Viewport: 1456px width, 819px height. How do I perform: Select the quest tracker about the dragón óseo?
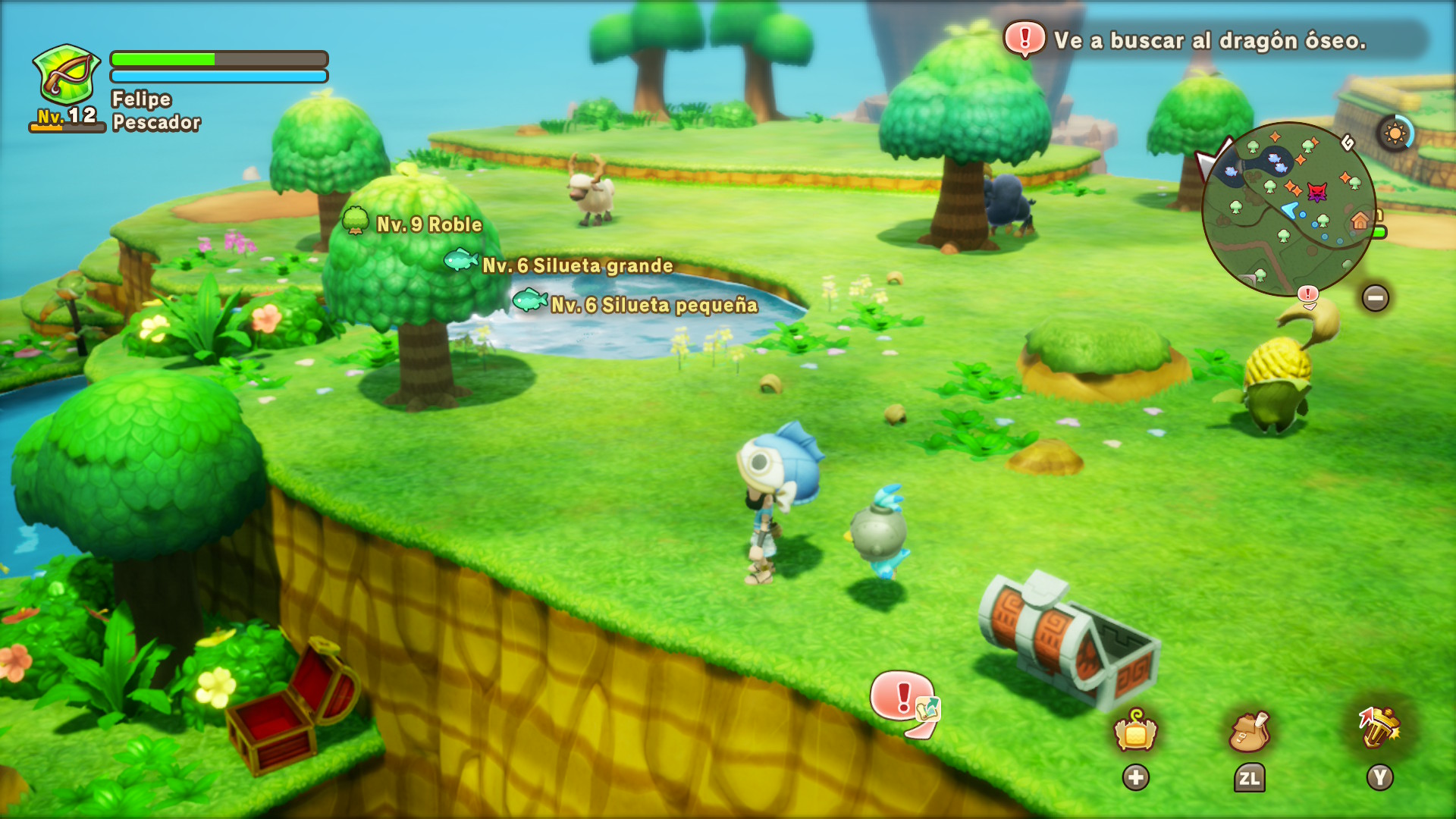(x=1210, y=40)
